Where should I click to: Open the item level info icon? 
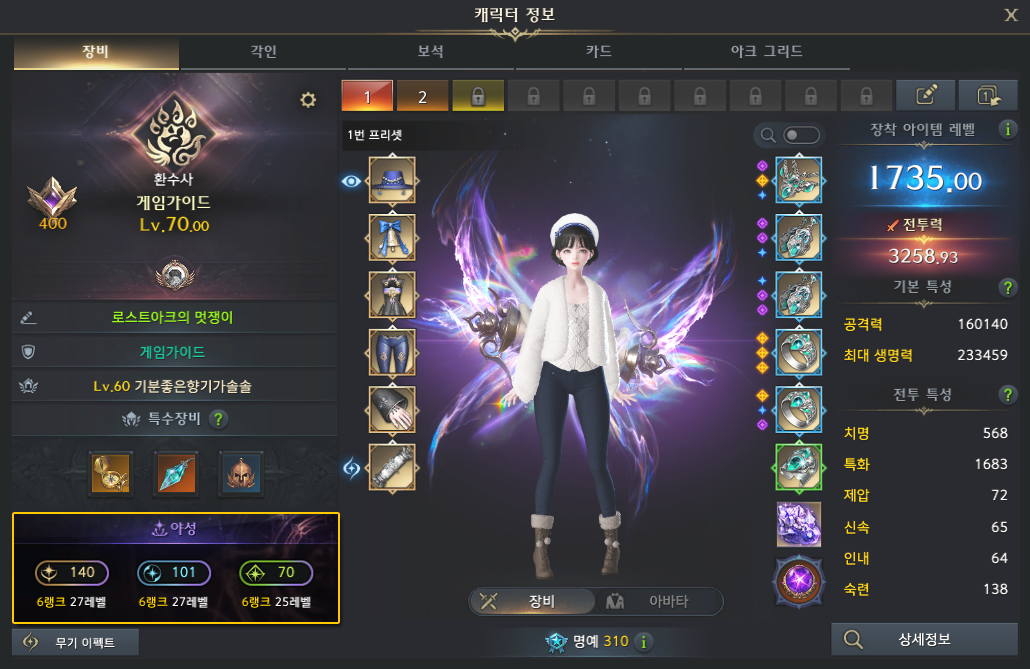[1006, 128]
